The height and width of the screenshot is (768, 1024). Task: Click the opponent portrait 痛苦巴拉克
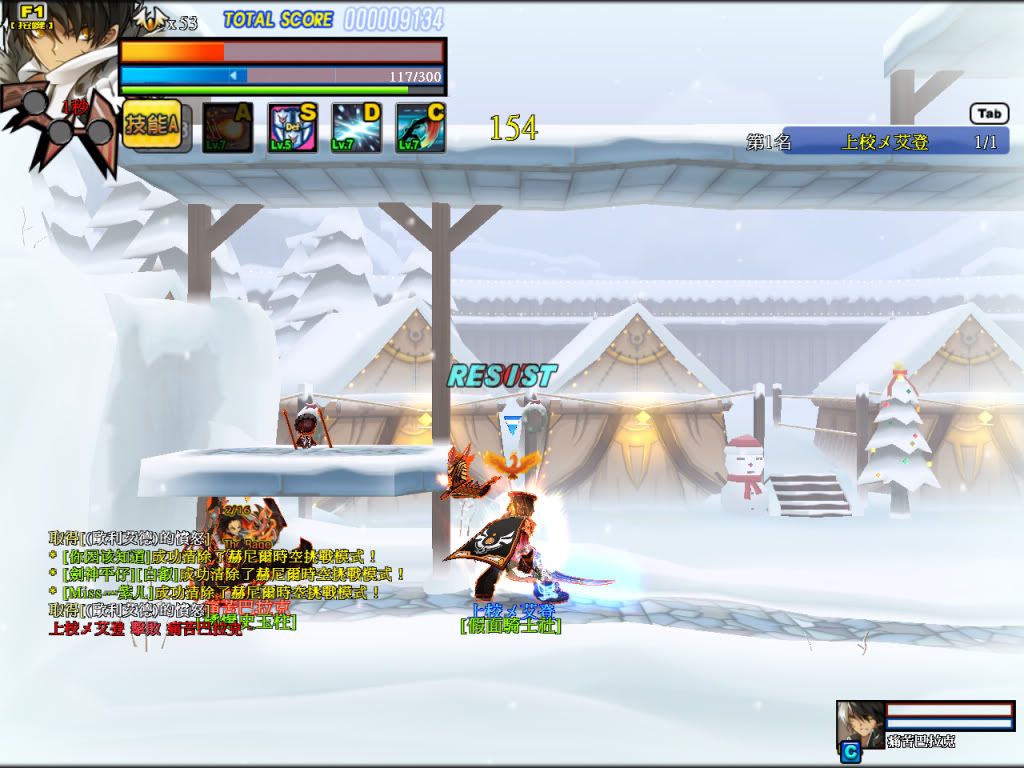(x=860, y=724)
